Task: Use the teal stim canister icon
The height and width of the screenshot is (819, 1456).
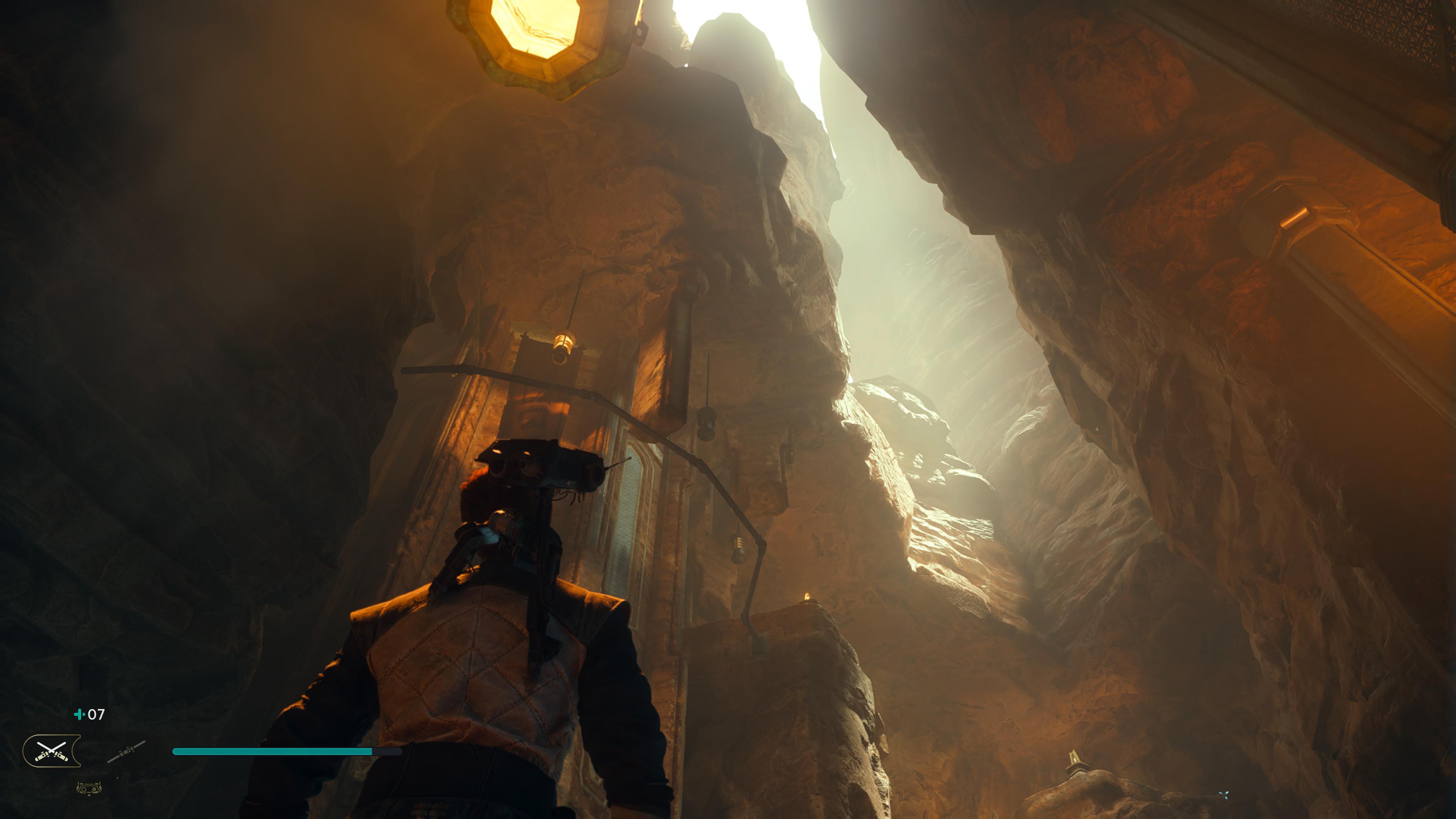Action: (x=80, y=714)
